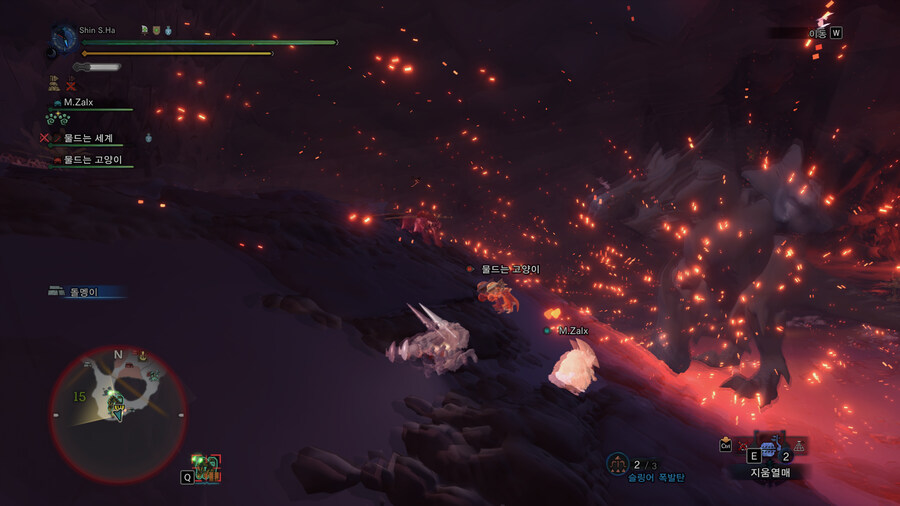Open the circular minimap
The image size is (900, 506).
tap(118, 413)
